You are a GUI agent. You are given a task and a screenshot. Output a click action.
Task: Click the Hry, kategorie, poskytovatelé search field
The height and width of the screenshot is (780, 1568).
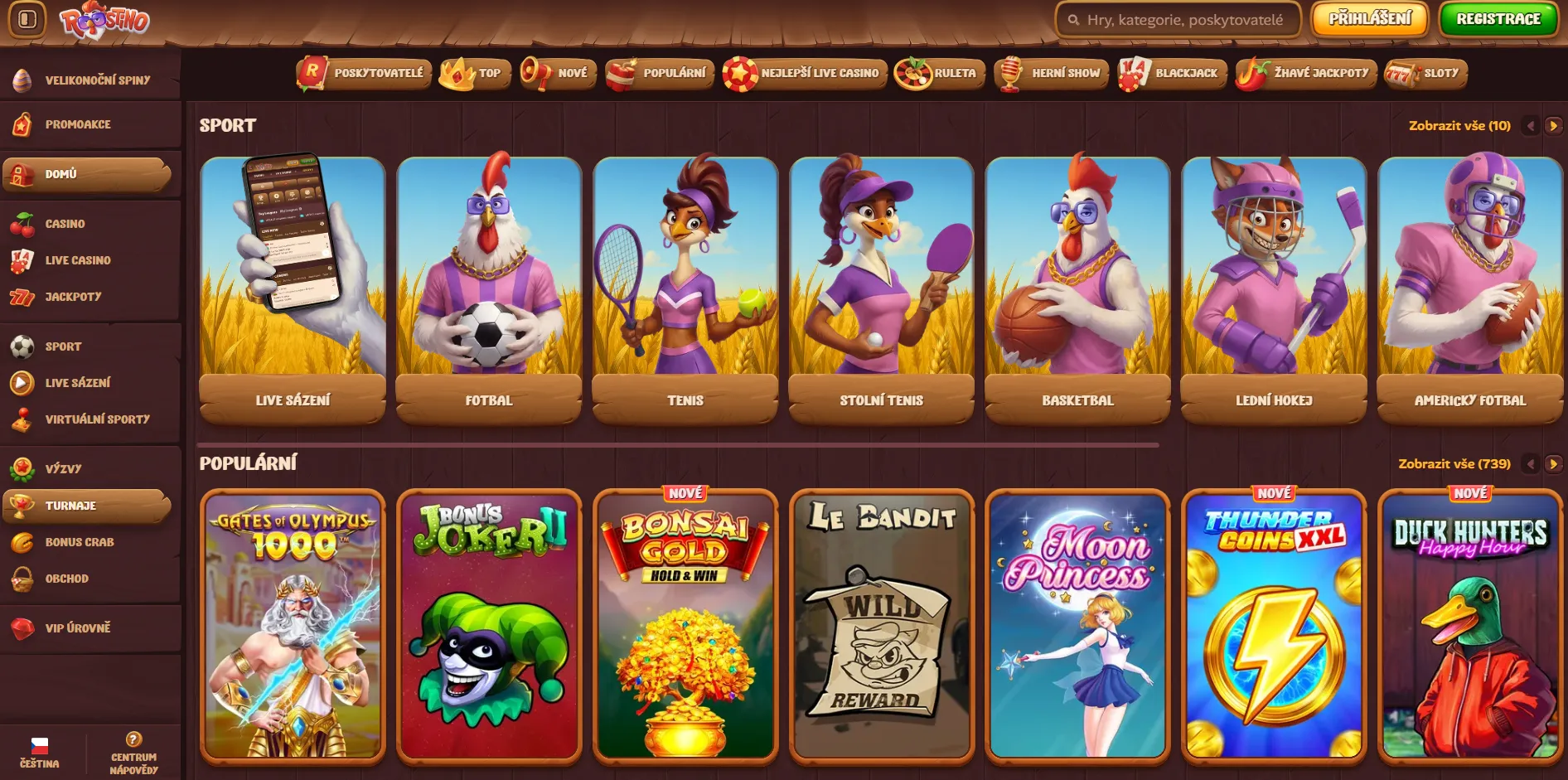1180,18
